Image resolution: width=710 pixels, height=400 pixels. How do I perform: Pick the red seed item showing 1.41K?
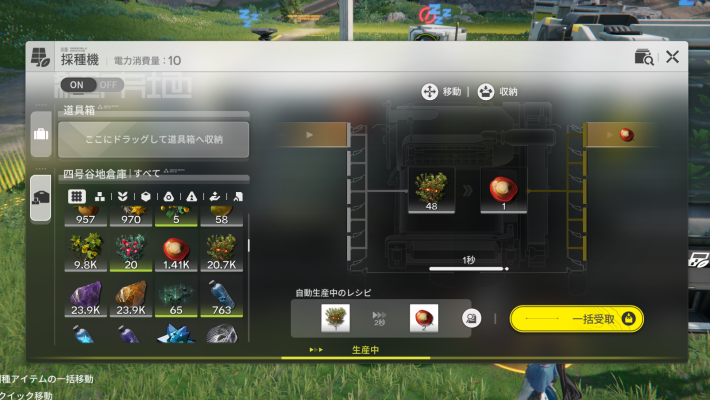point(176,252)
